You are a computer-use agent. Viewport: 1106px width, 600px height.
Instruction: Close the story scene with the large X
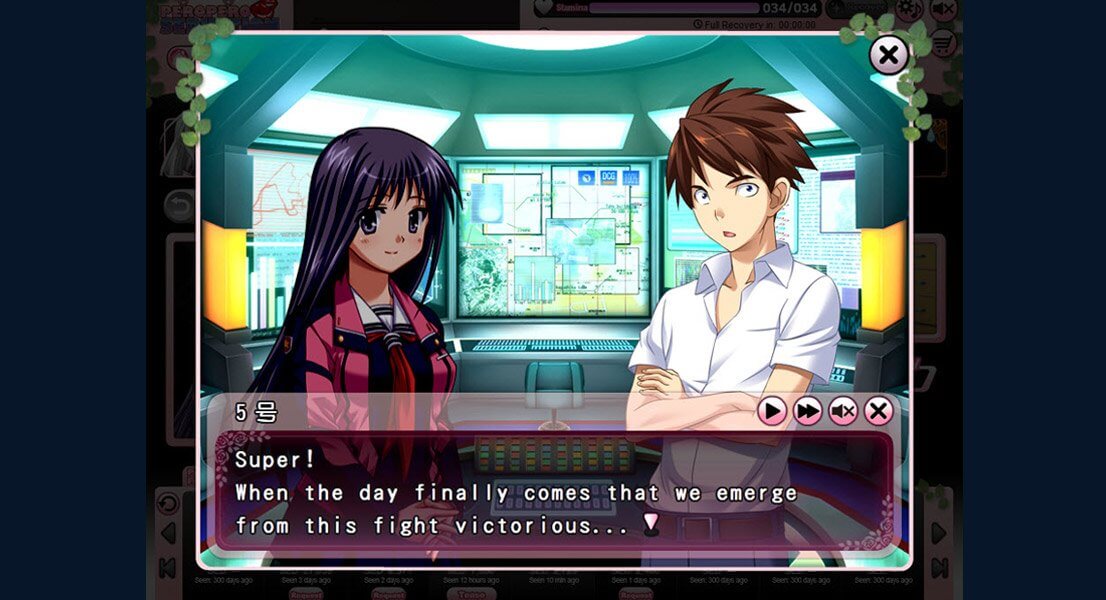888,55
